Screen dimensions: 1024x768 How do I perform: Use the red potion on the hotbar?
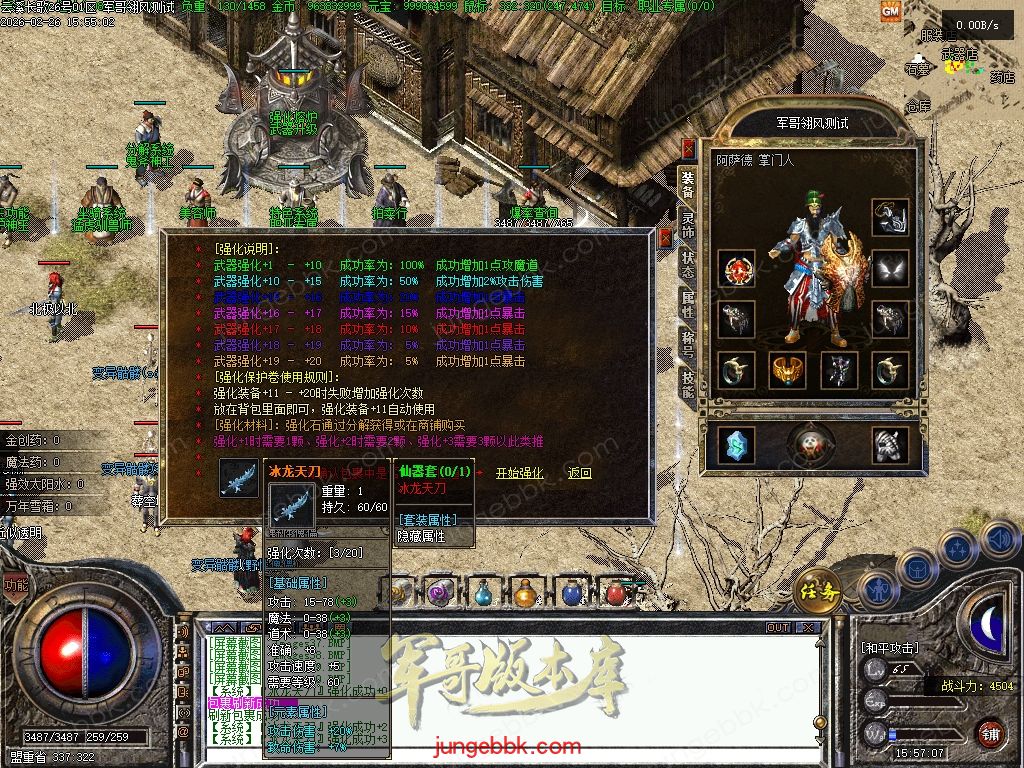616,592
